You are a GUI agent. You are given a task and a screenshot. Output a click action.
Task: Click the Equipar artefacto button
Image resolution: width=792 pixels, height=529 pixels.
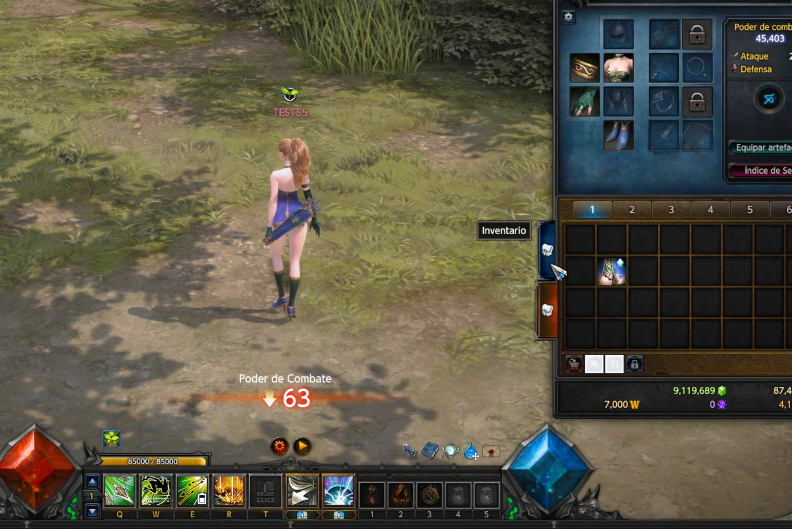pos(760,147)
